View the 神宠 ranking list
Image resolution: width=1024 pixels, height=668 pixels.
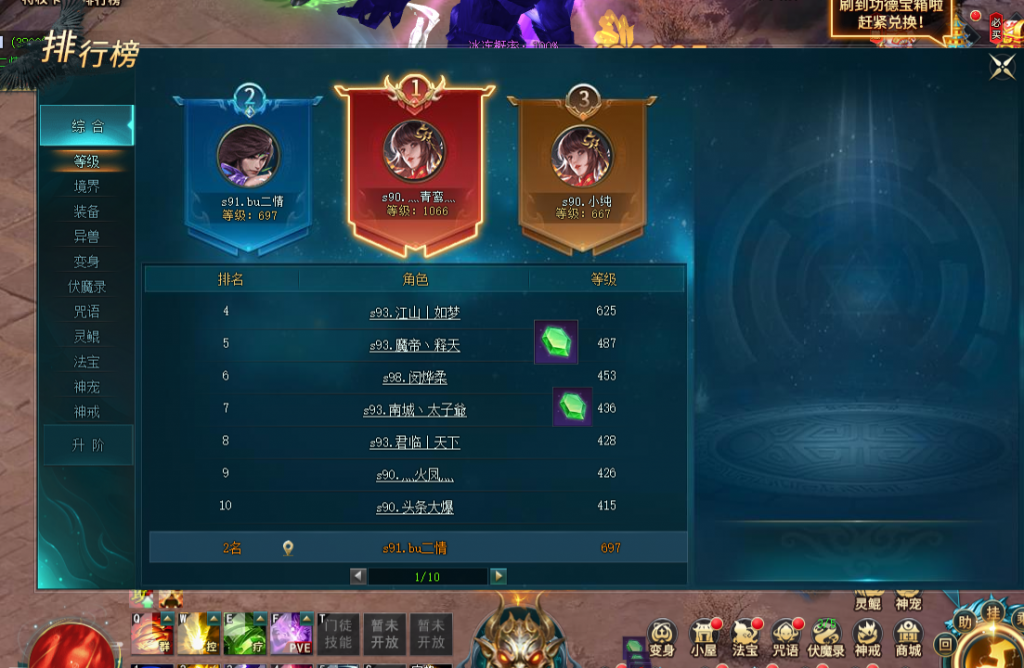point(87,386)
